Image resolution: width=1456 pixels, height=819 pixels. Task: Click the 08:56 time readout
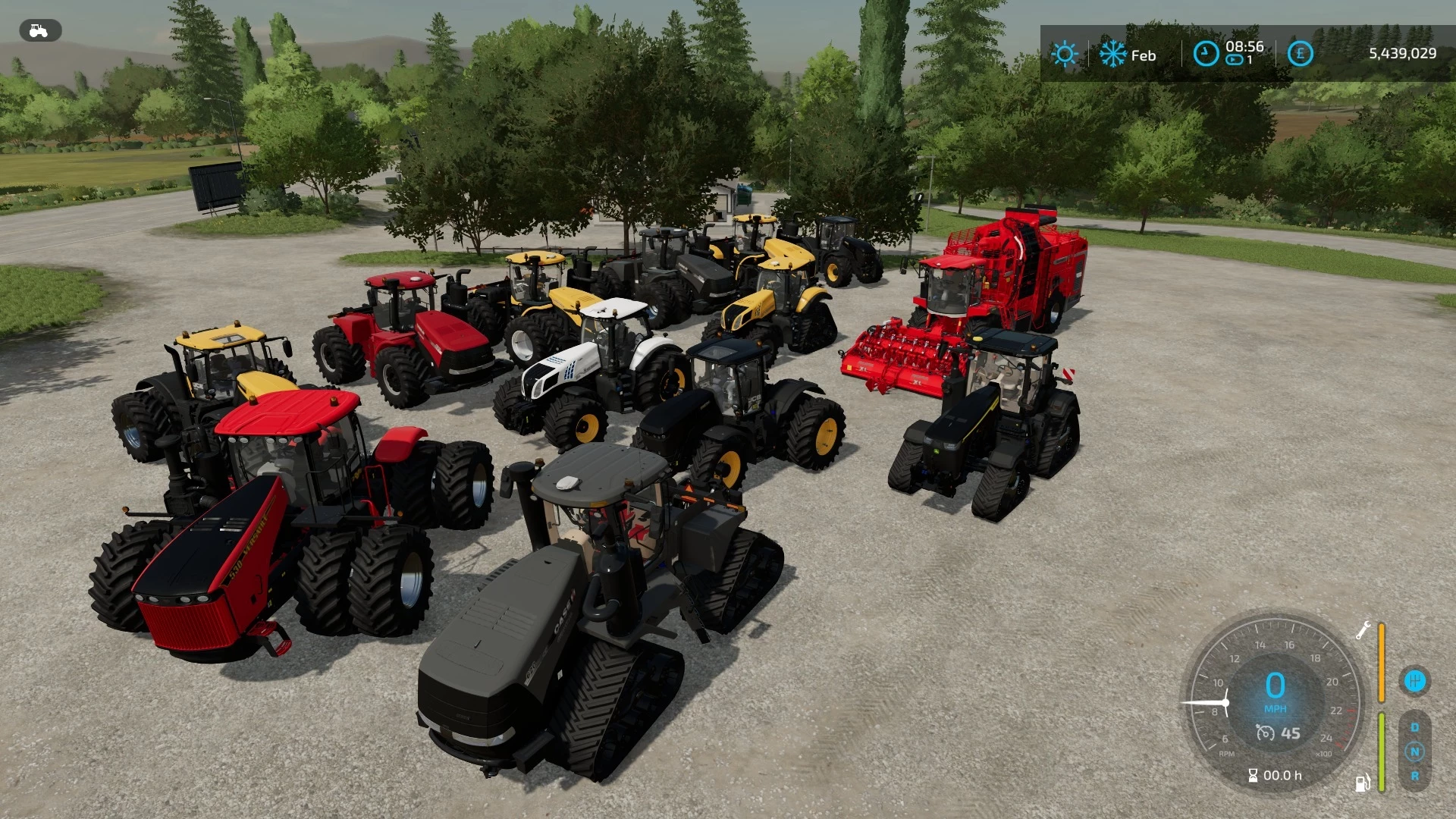tap(1243, 46)
